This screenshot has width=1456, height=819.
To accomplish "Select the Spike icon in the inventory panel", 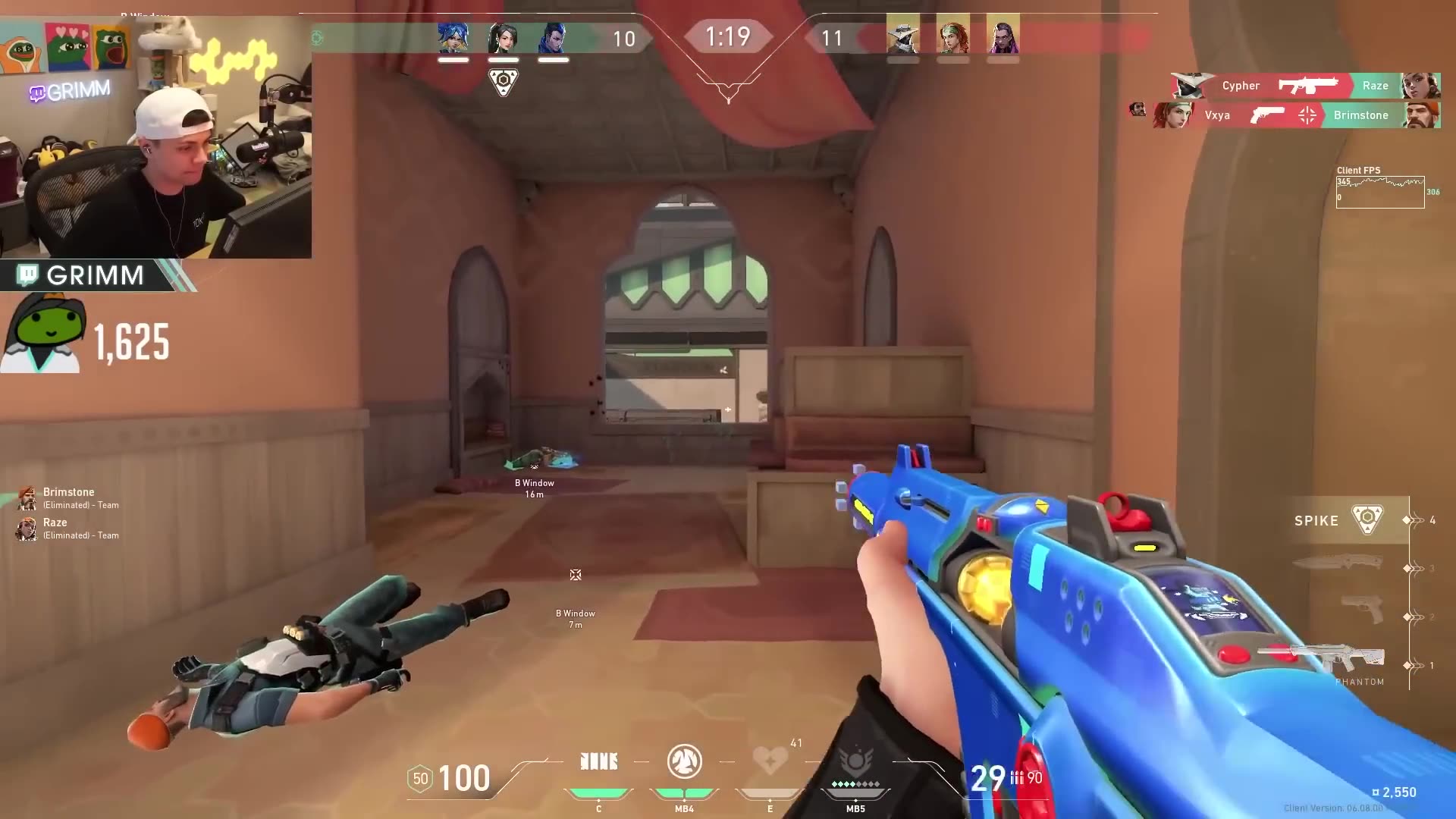I will (1370, 520).
